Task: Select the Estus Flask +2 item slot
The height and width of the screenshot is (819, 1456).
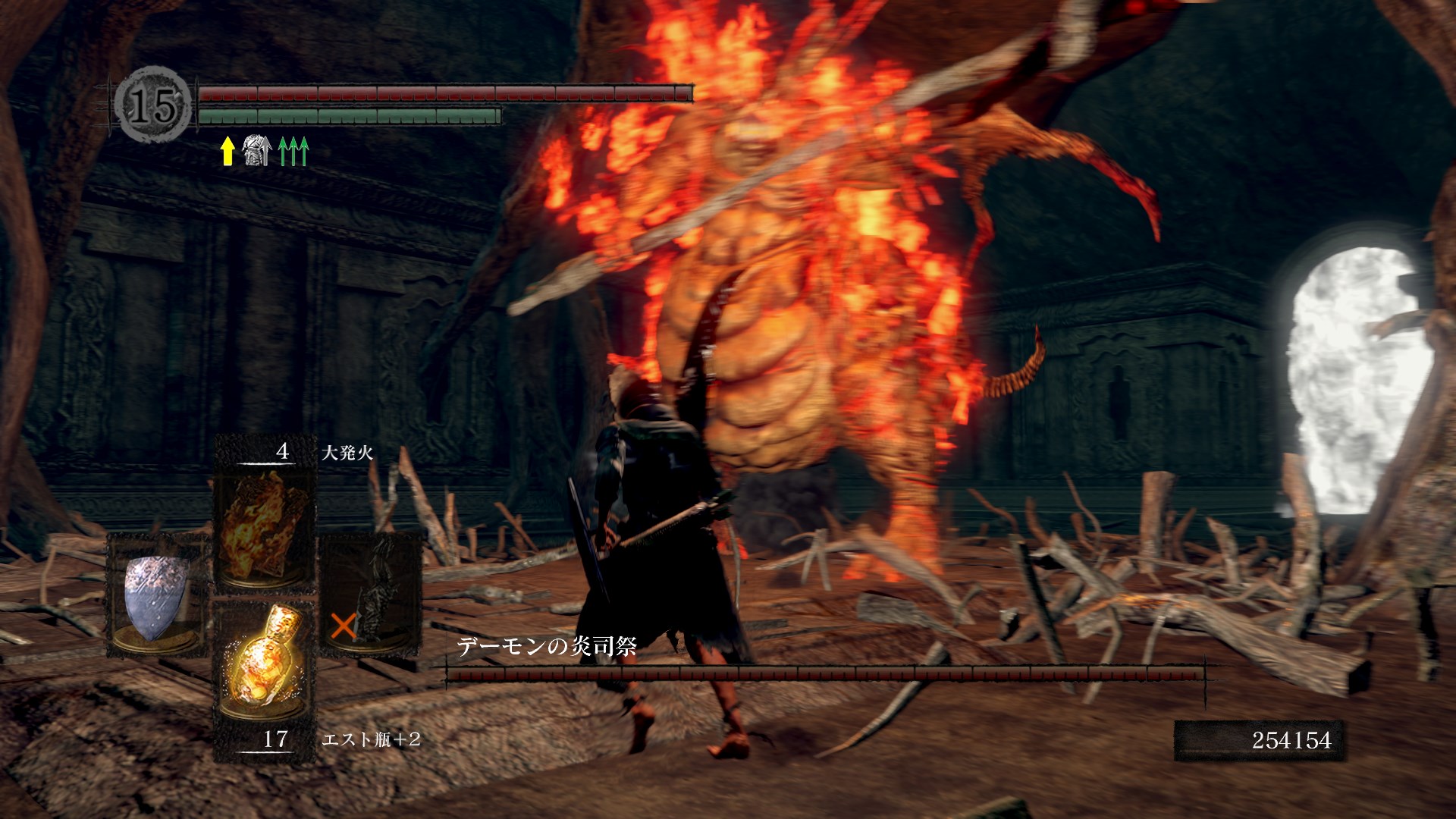Action: tap(264, 669)
